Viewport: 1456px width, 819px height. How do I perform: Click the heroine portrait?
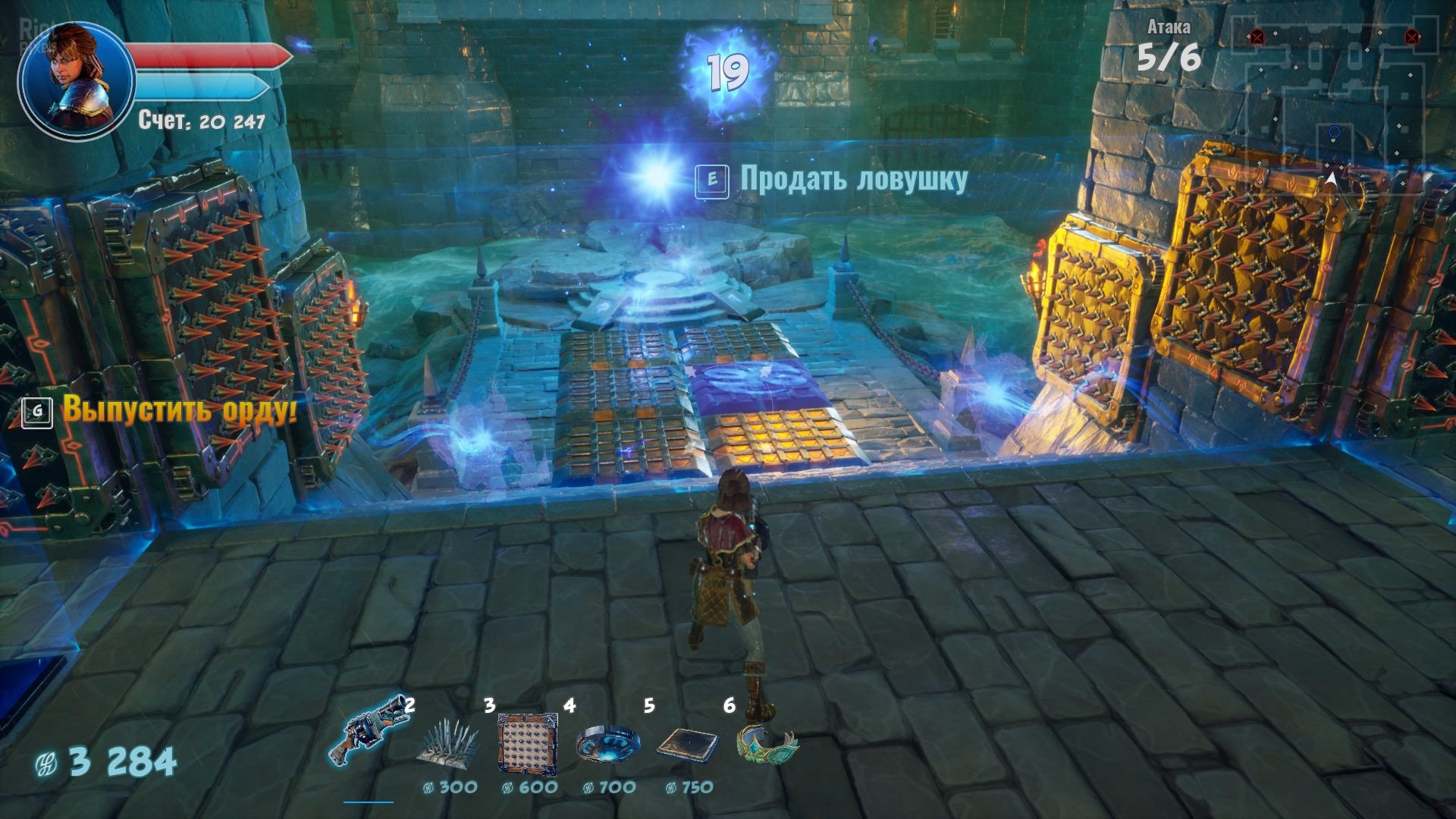pyautogui.click(x=76, y=78)
